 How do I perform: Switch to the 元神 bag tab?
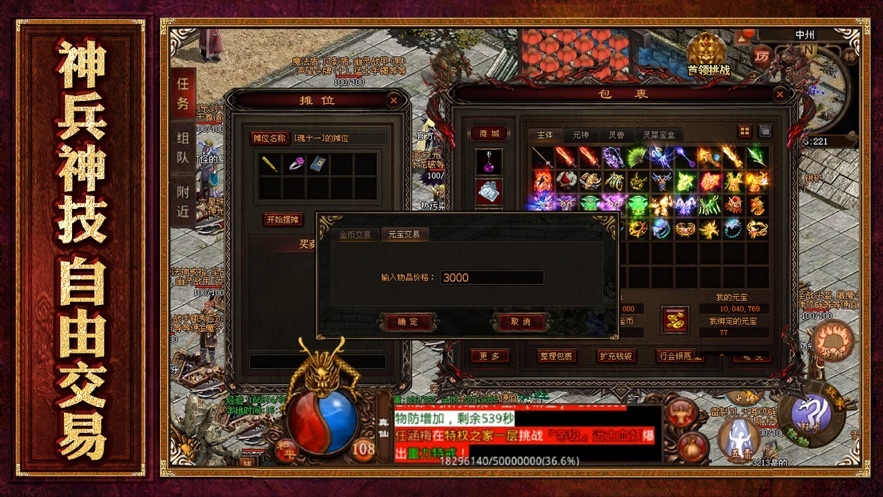click(581, 133)
